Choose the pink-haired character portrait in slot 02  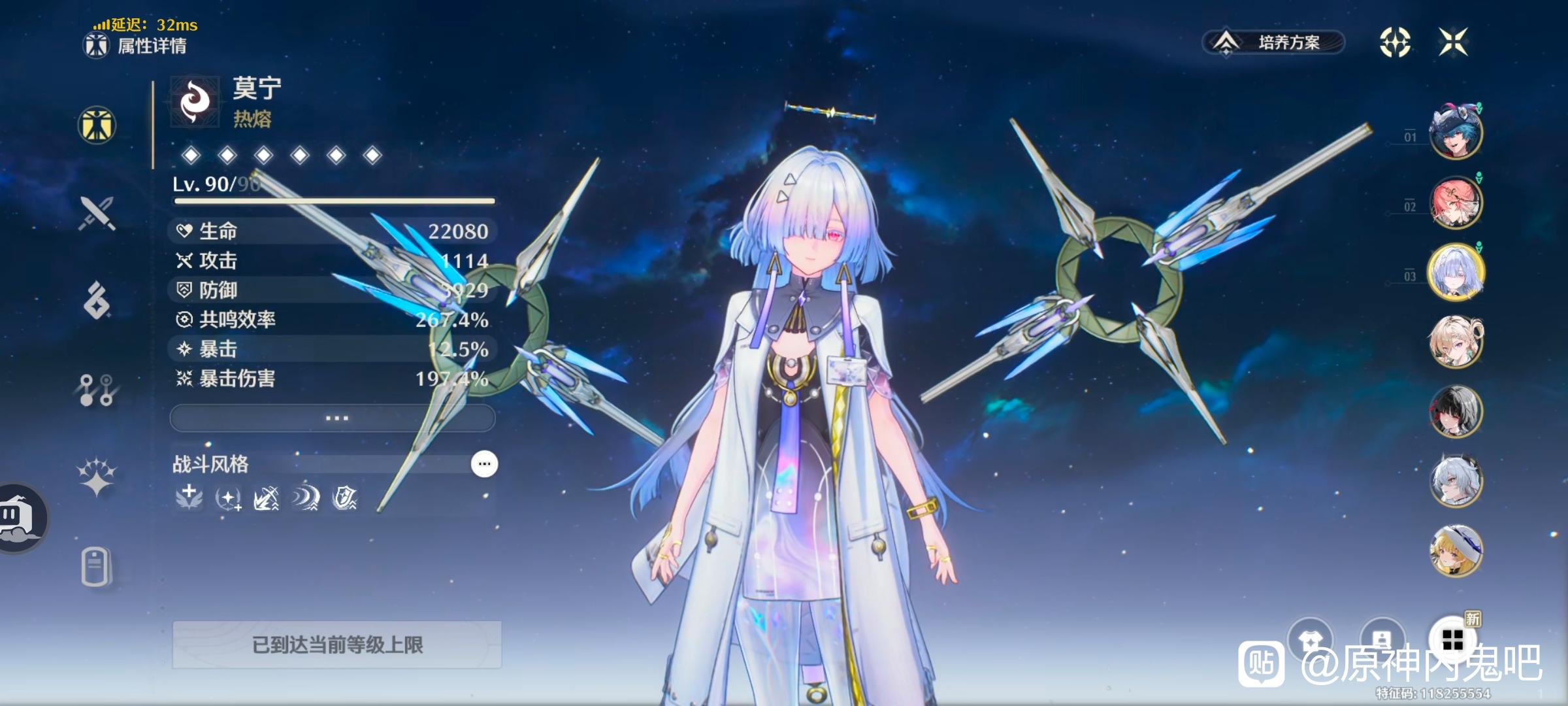(1455, 202)
